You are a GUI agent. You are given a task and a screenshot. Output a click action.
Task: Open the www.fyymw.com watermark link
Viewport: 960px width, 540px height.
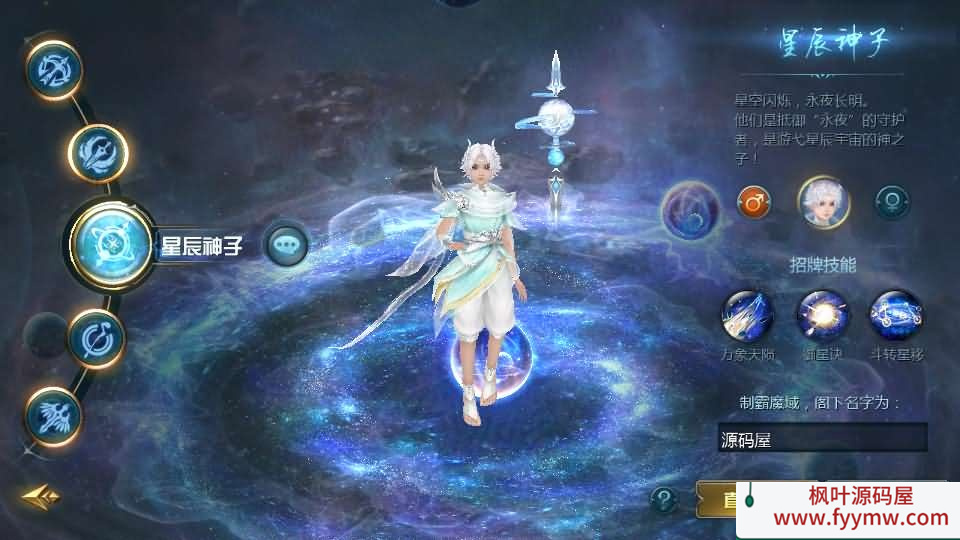pyautogui.click(x=847, y=518)
